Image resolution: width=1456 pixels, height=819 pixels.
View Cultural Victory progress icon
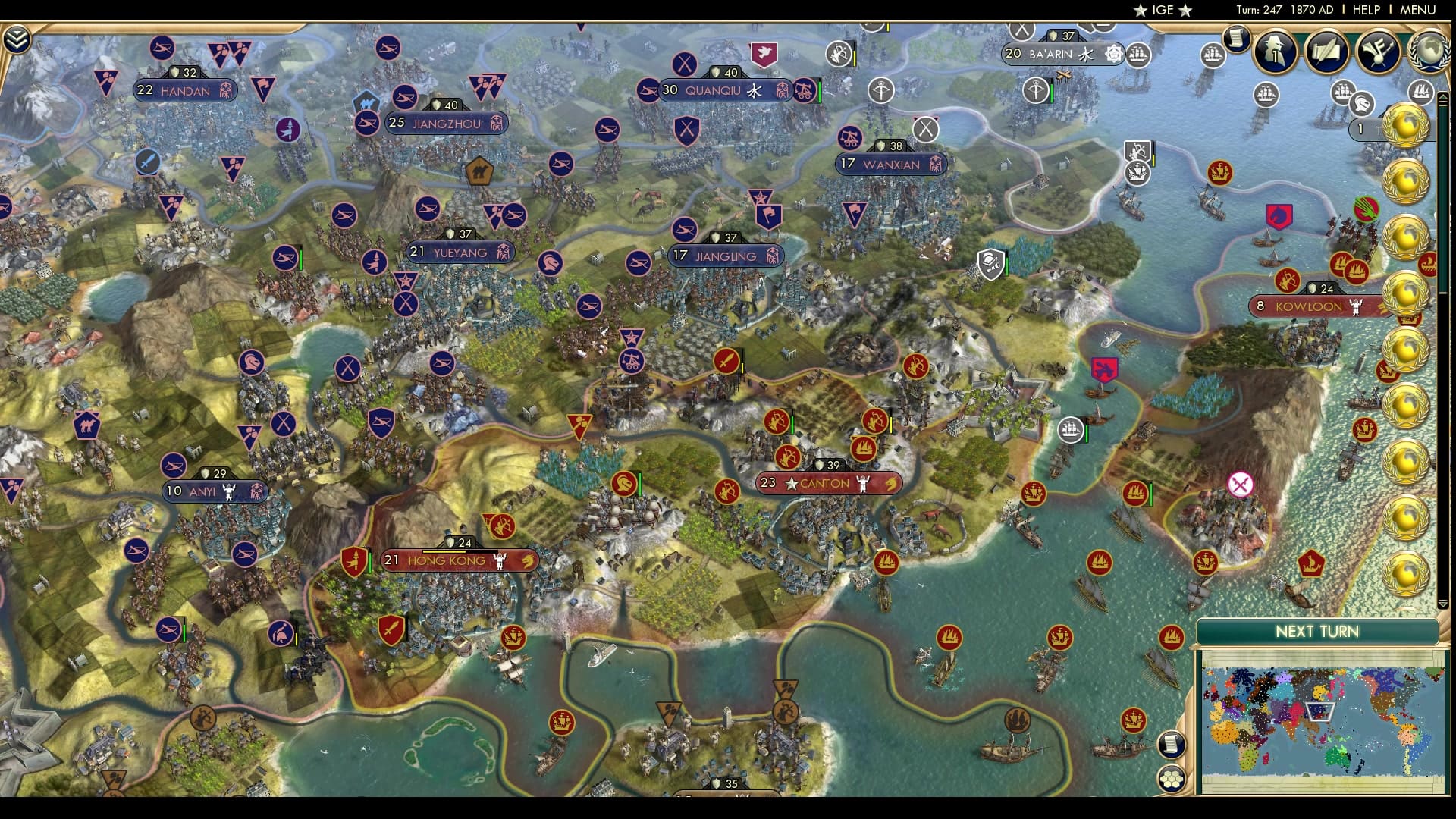[x=1378, y=52]
